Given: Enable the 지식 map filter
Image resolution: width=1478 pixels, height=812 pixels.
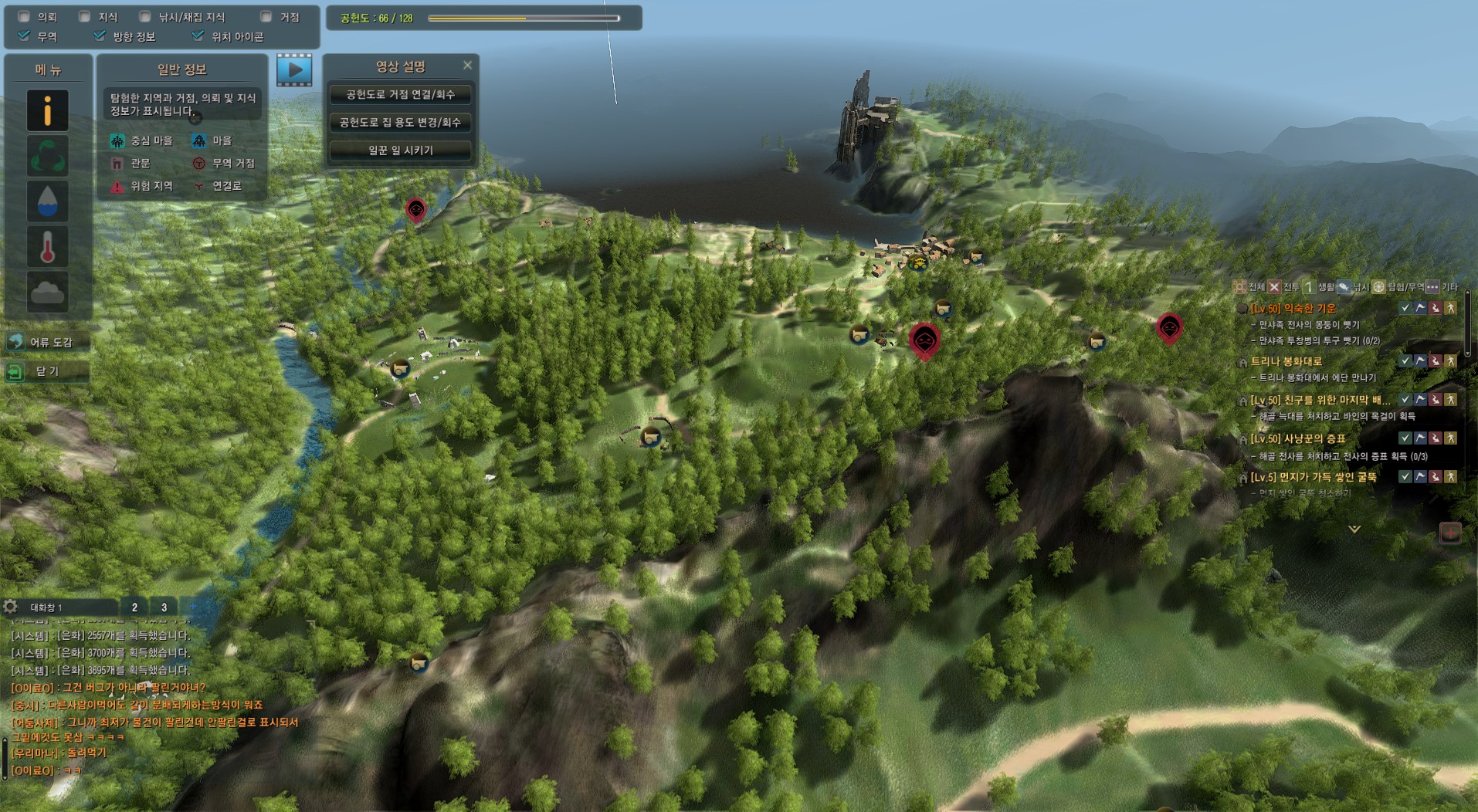Looking at the screenshot, I should [85, 16].
